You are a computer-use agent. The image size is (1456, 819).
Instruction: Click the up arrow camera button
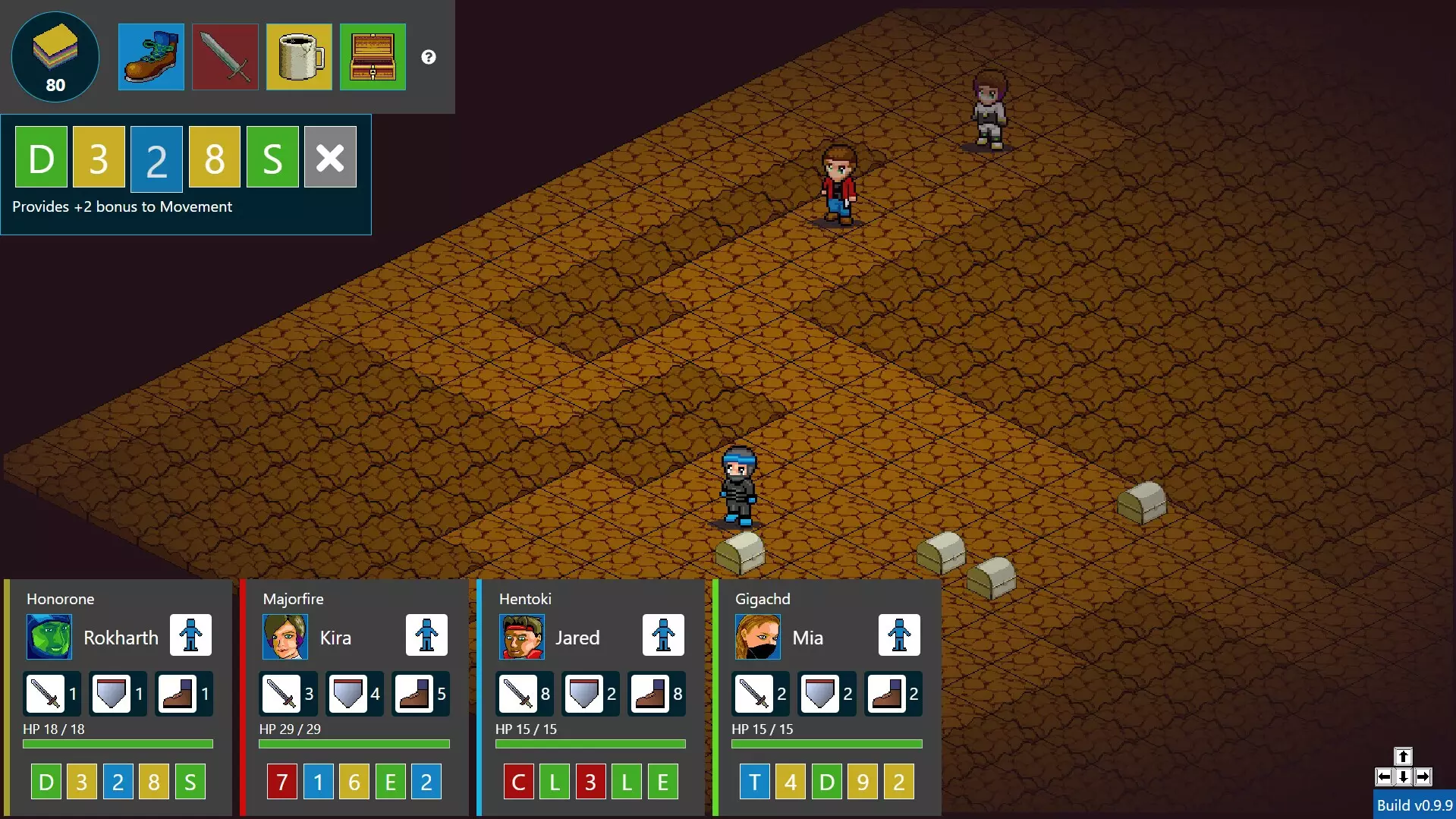(x=1403, y=757)
